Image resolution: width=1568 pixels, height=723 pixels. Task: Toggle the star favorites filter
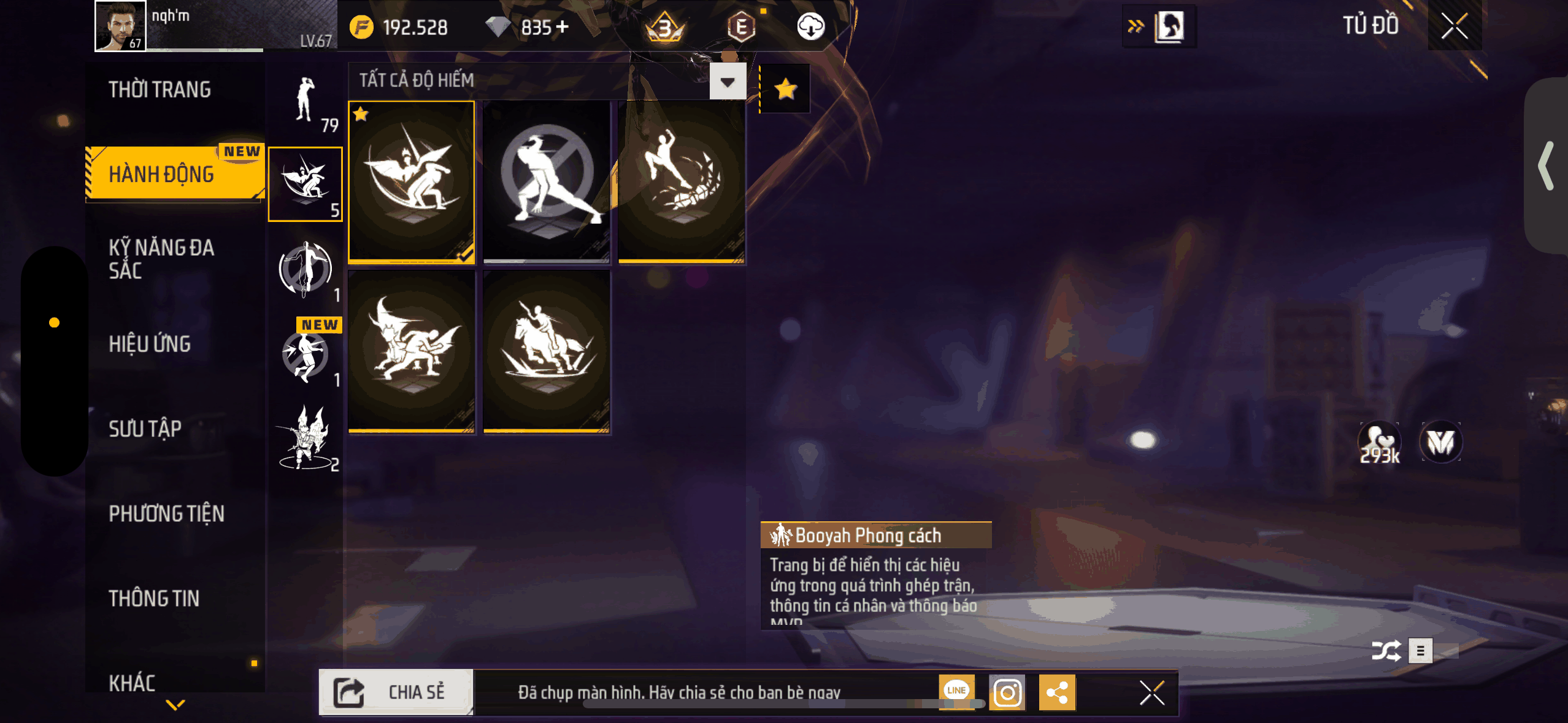coord(785,90)
